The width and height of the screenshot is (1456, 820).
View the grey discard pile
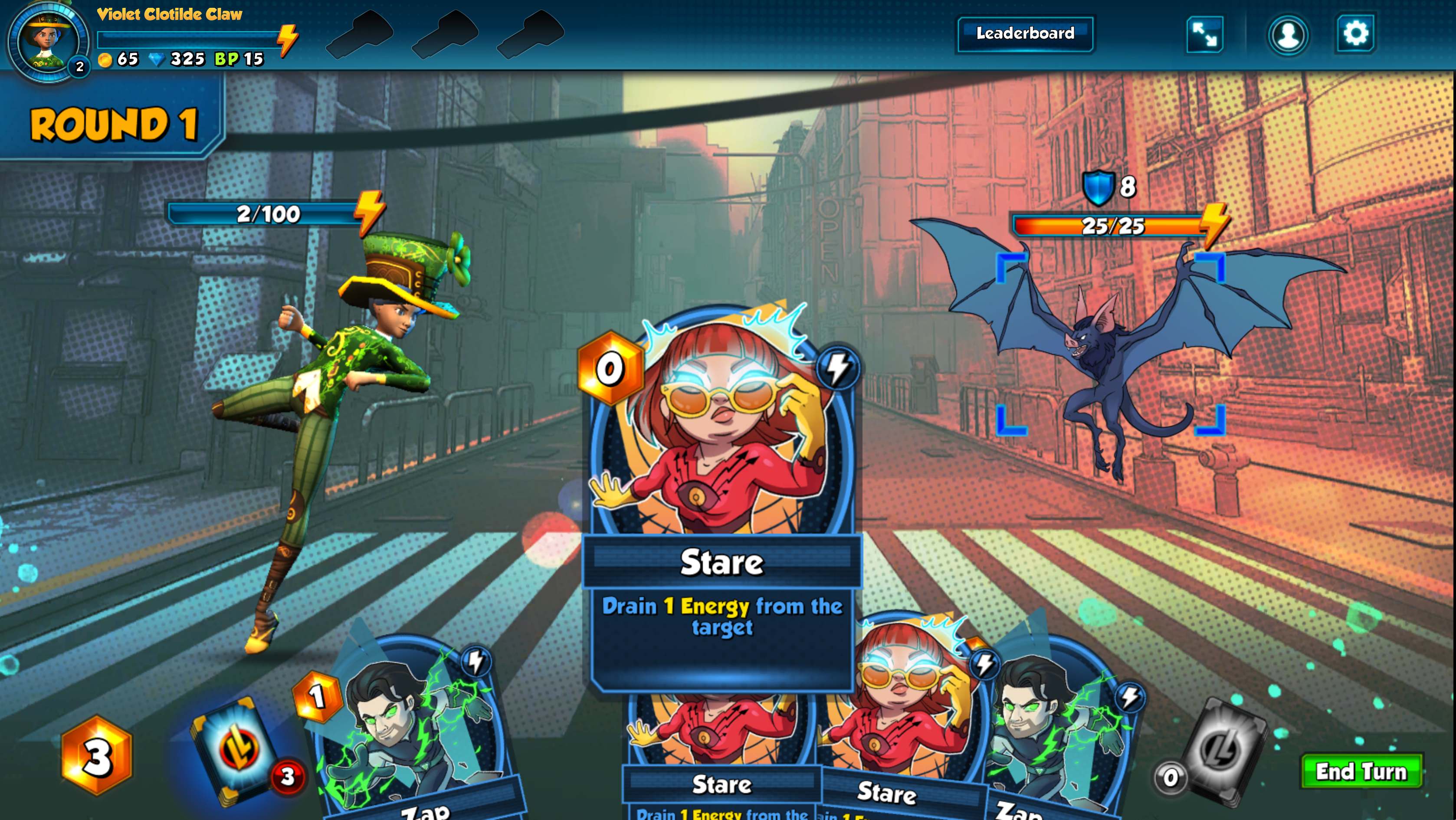pyautogui.click(x=1224, y=746)
